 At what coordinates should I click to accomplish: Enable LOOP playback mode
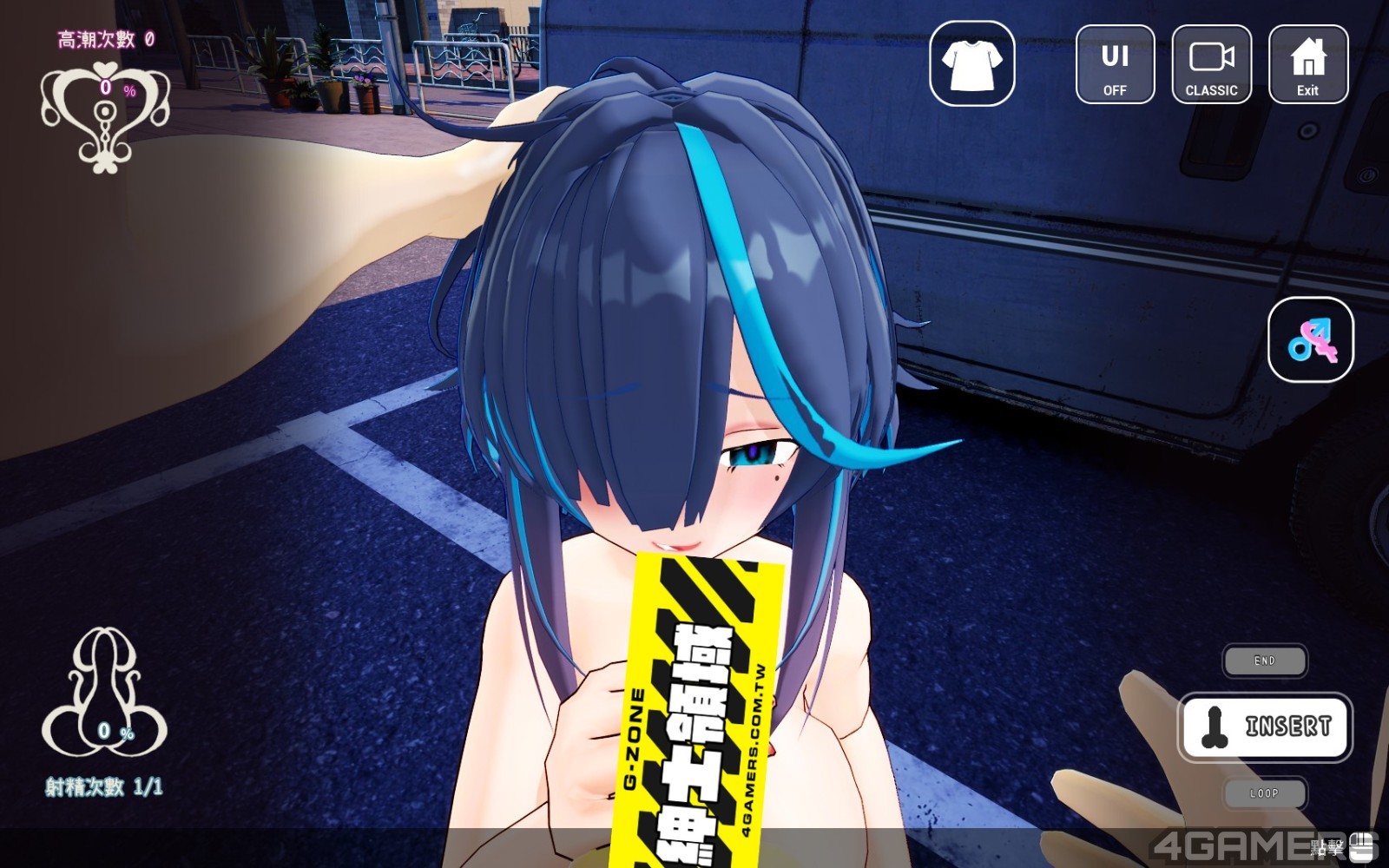coord(1265,792)
